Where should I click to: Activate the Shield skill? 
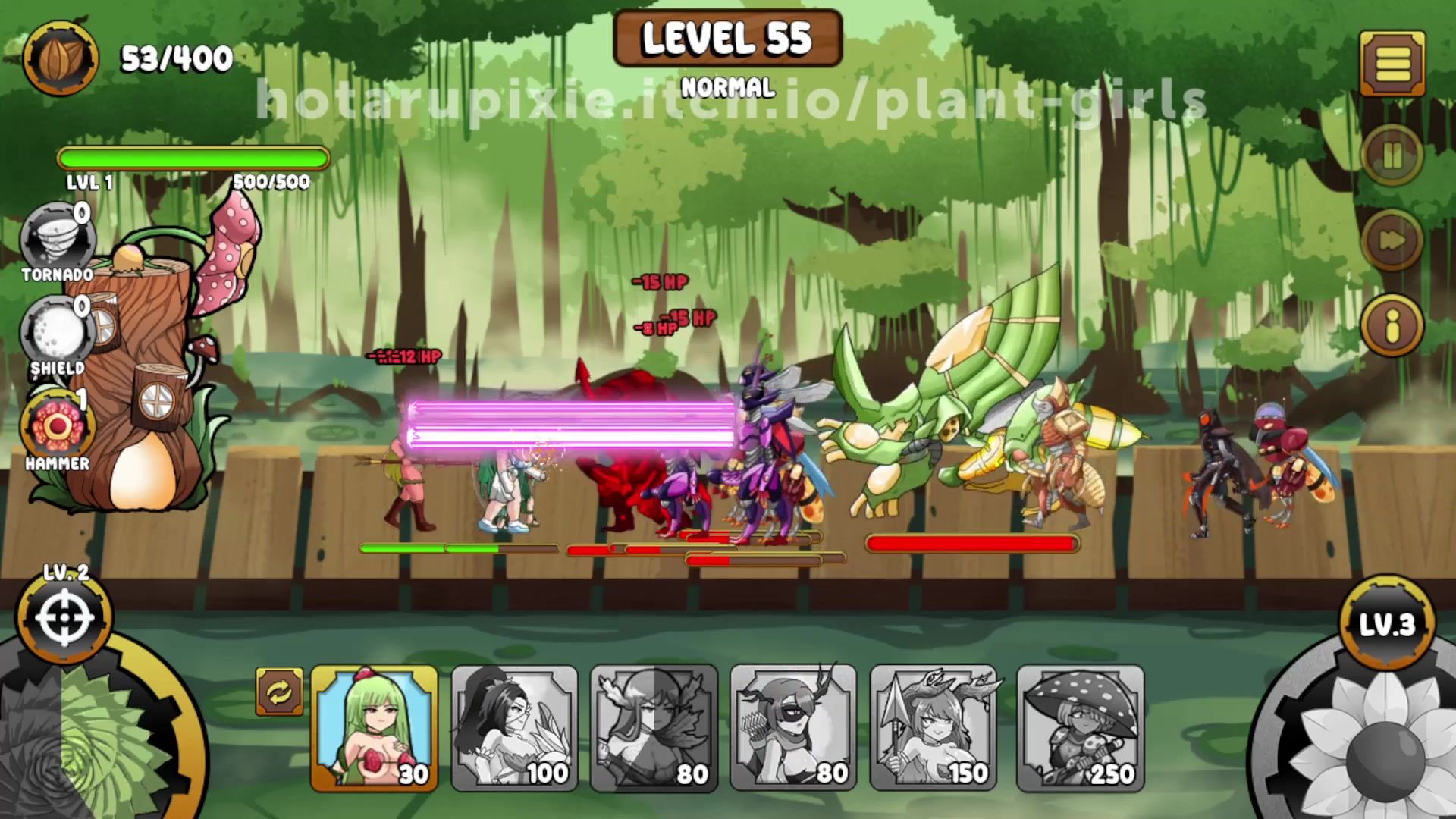click(x=57, y=334)
